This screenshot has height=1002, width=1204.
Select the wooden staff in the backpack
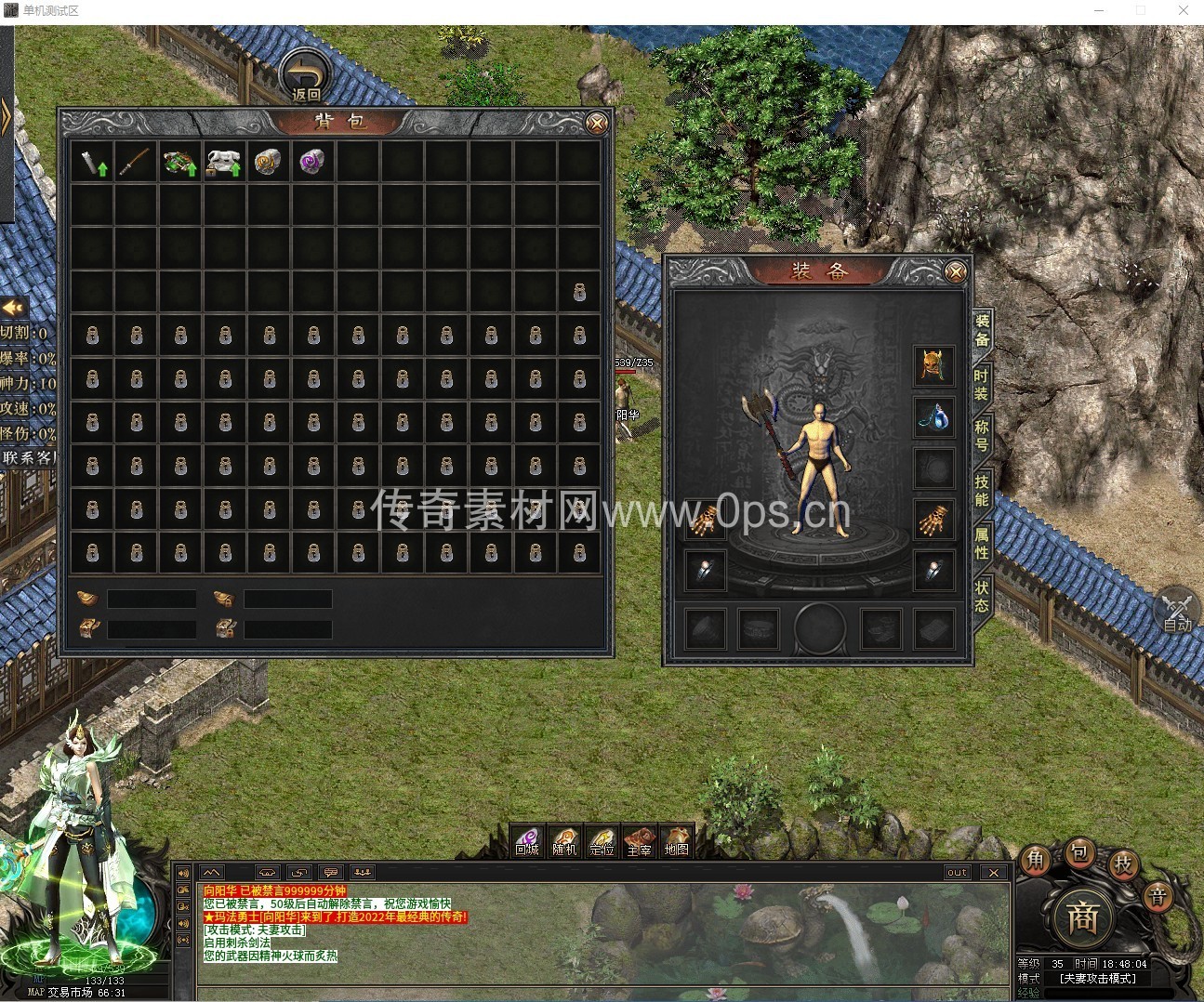[137, 163]
